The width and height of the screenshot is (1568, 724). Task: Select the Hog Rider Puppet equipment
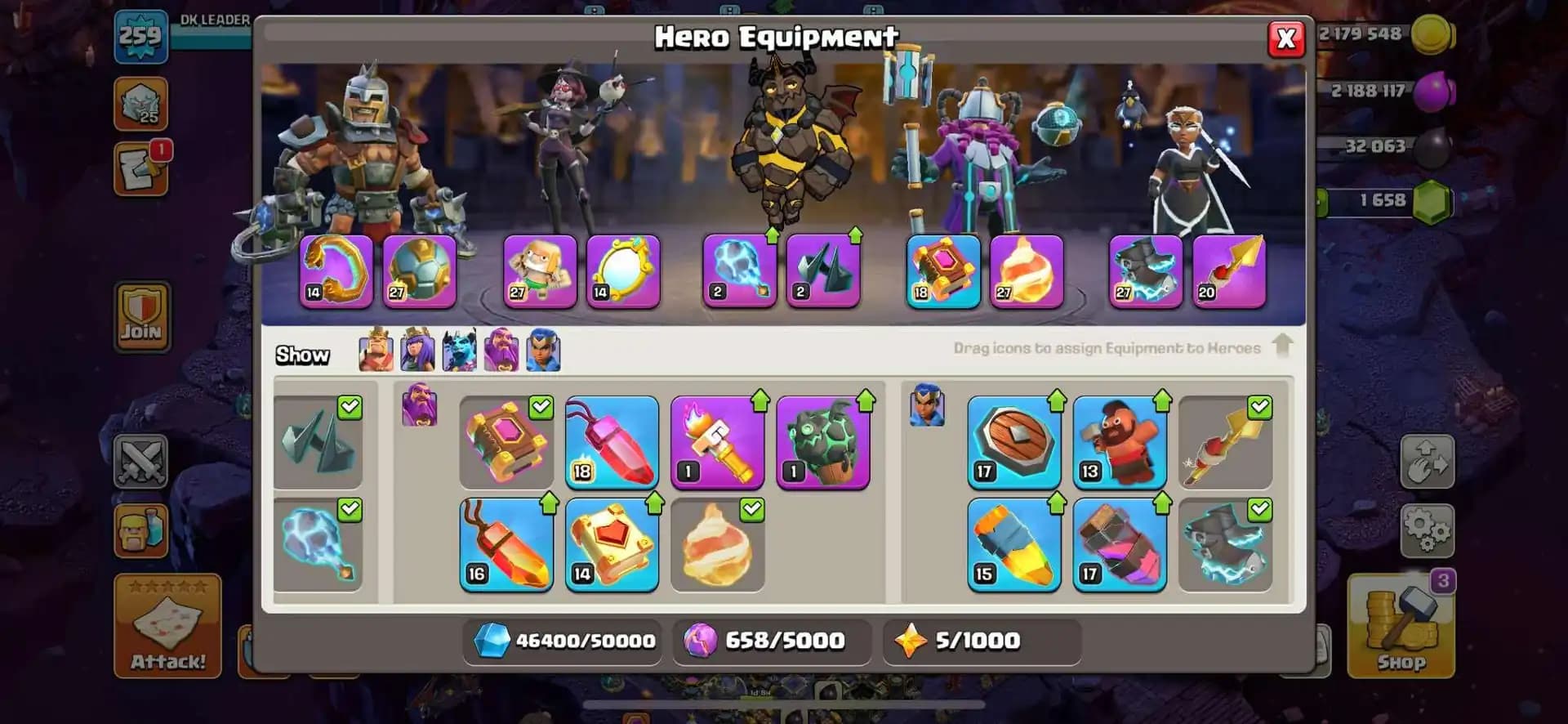[1119, 443]
